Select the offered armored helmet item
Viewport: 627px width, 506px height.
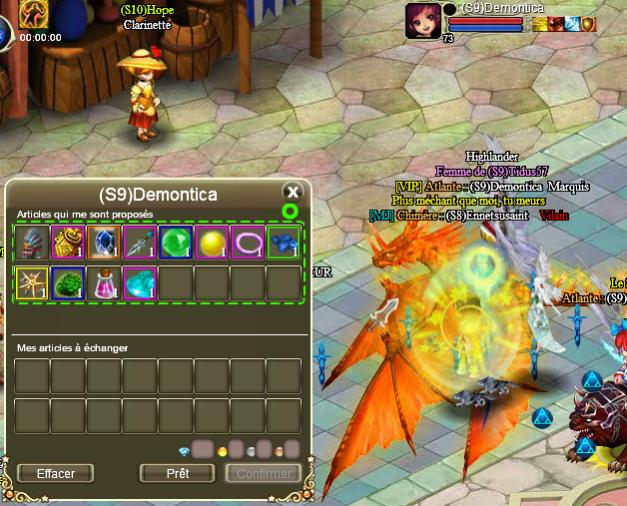coord(32,243)
